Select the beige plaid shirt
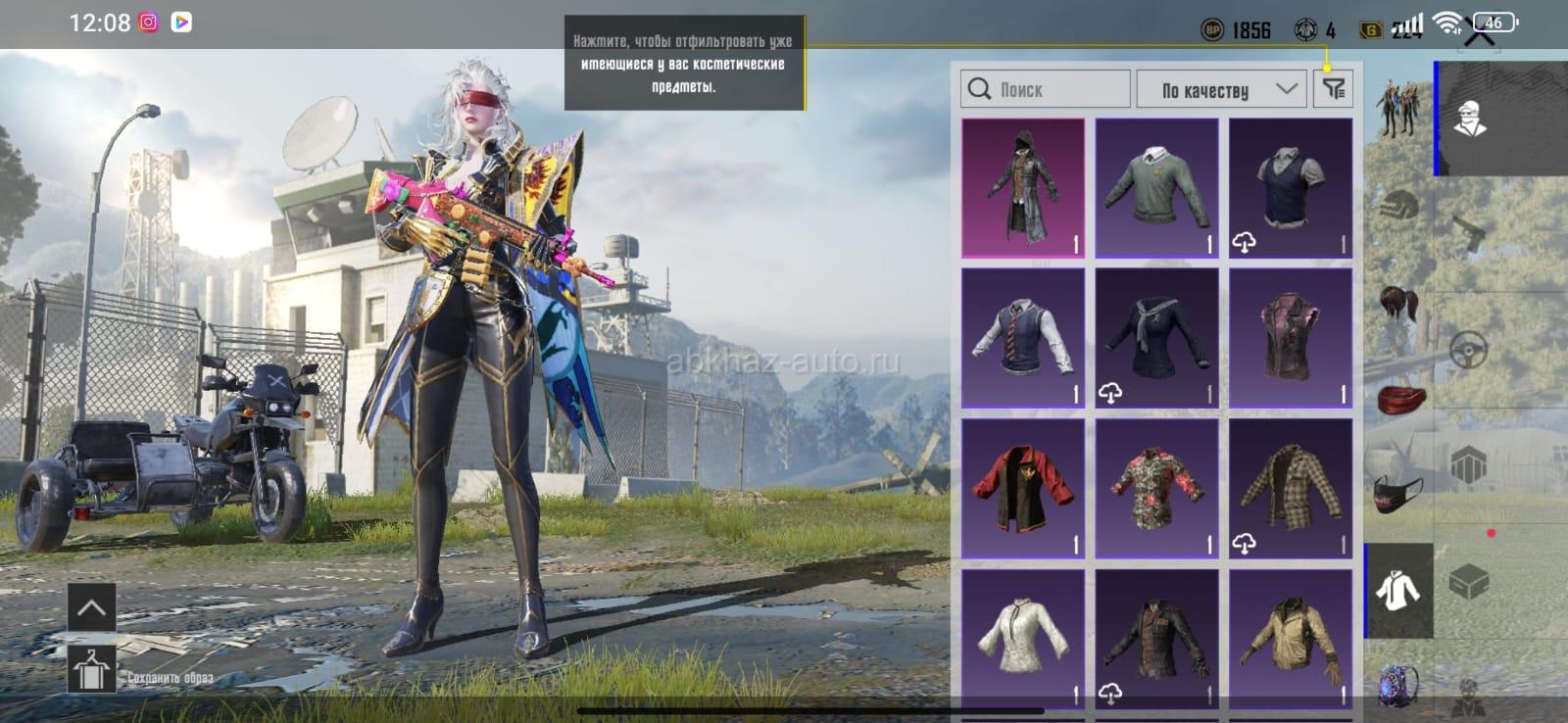This screenshot has width=1568, height=723. (x=1291, y=488)
